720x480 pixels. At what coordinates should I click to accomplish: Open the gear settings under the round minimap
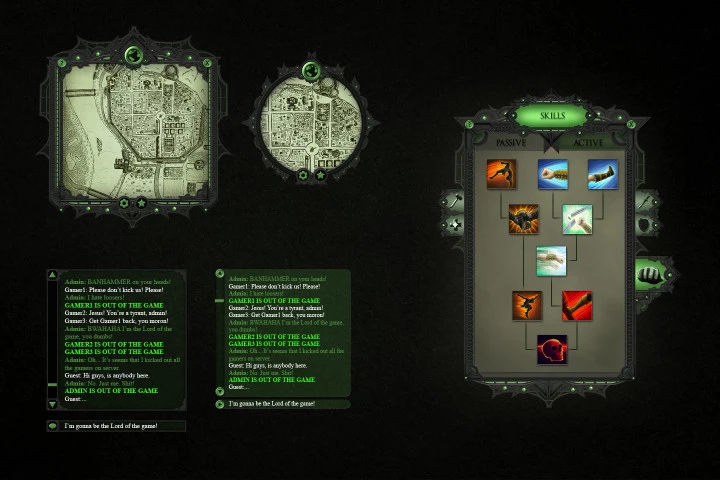[x=303, y=174]
